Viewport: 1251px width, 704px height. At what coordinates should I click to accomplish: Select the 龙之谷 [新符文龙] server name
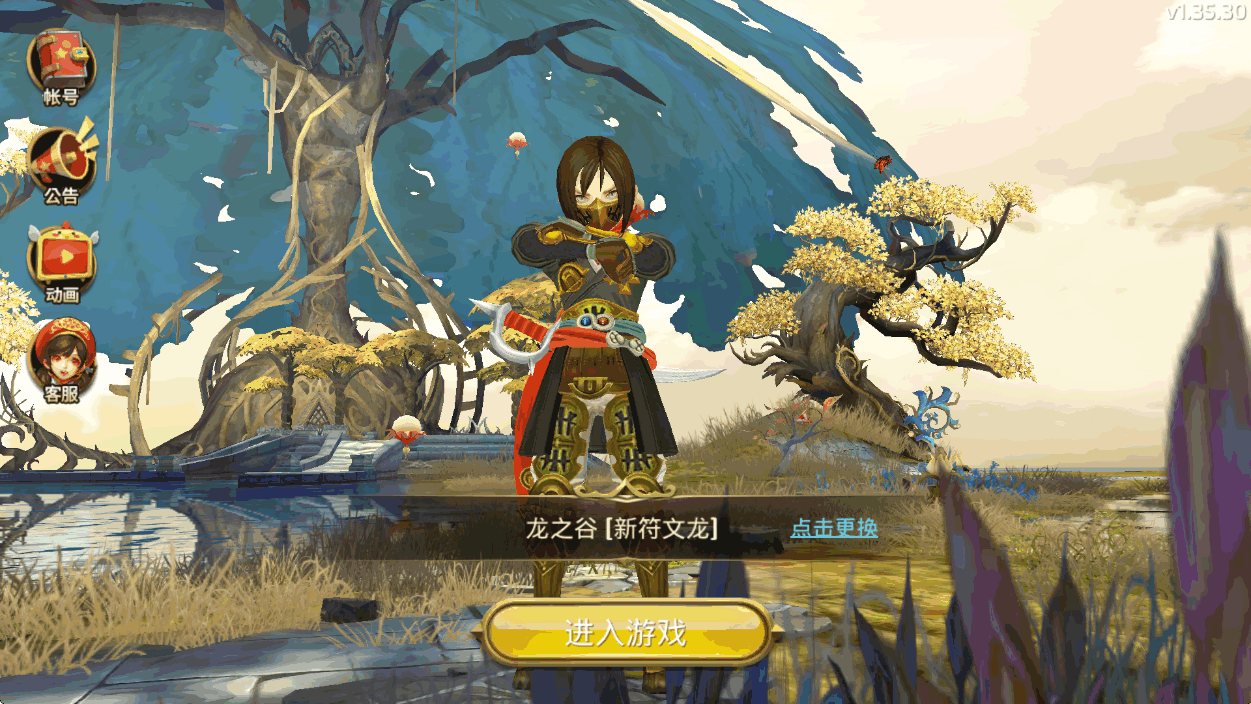click(x=622, y=529)
